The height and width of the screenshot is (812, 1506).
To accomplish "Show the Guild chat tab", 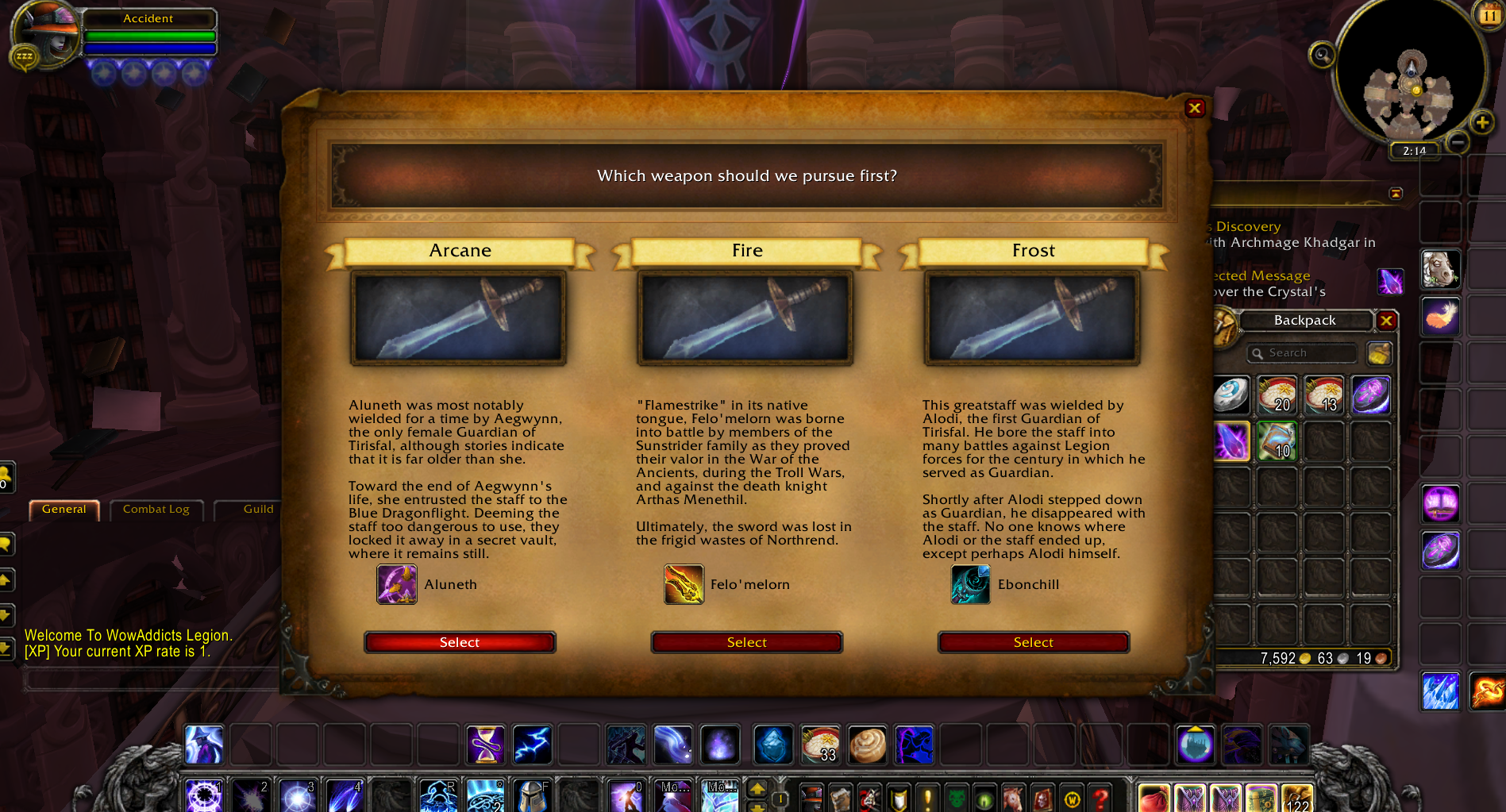I will pos(258,510).
